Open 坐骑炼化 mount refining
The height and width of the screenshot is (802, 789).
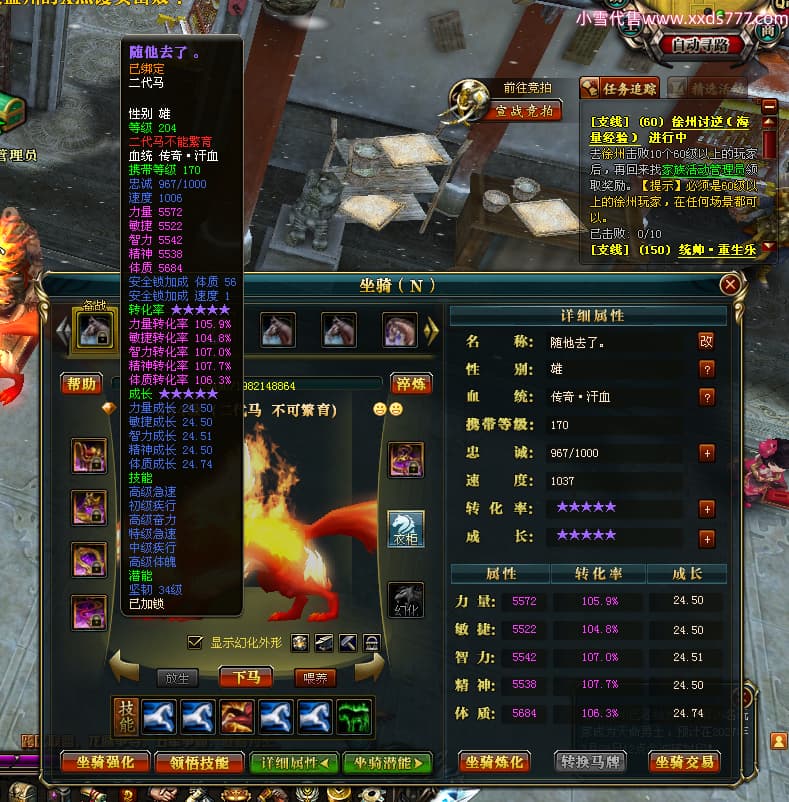coord(495,762)
